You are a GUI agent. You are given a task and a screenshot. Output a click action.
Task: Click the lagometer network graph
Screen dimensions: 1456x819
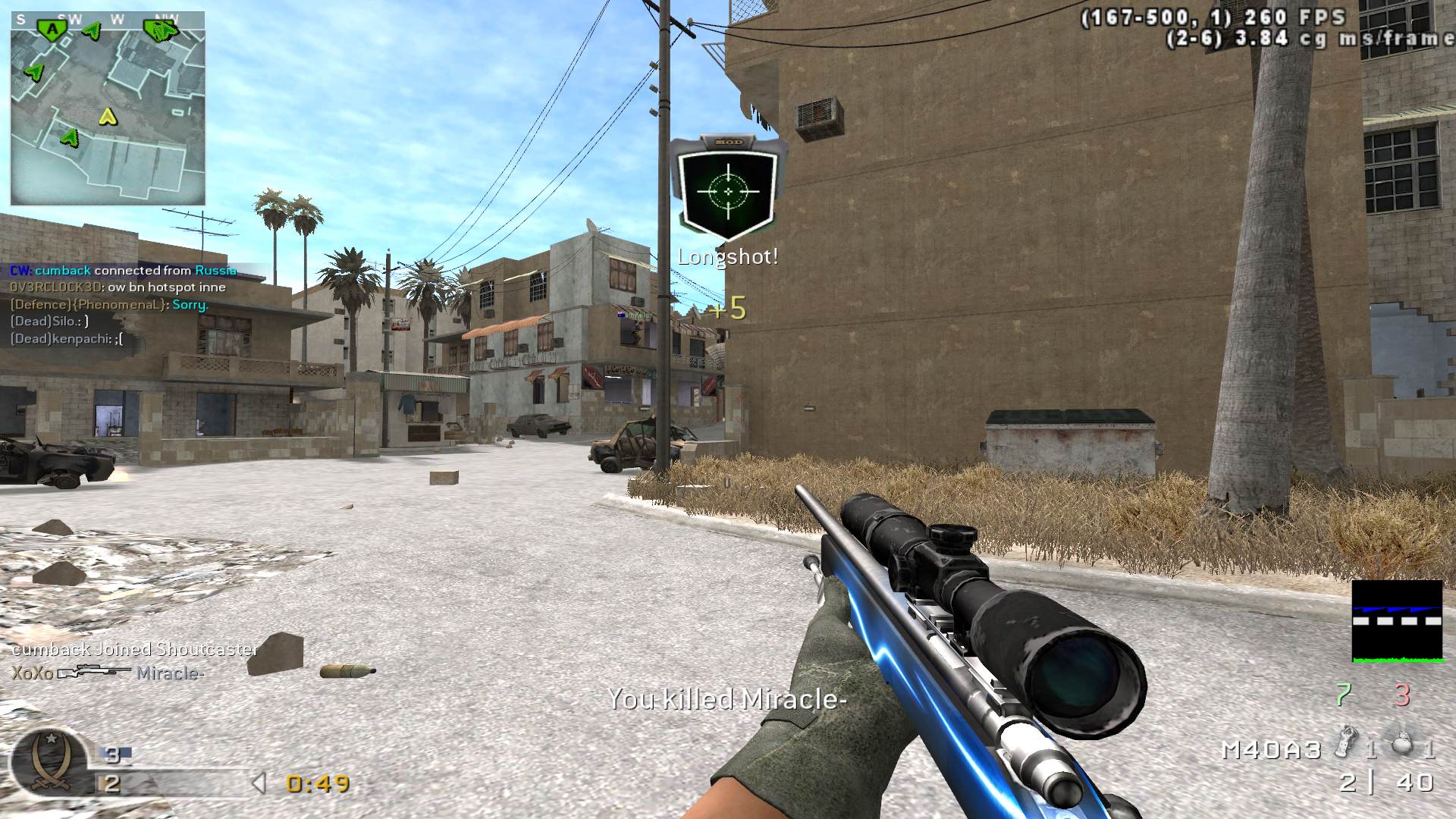(x=1397, y=621)
